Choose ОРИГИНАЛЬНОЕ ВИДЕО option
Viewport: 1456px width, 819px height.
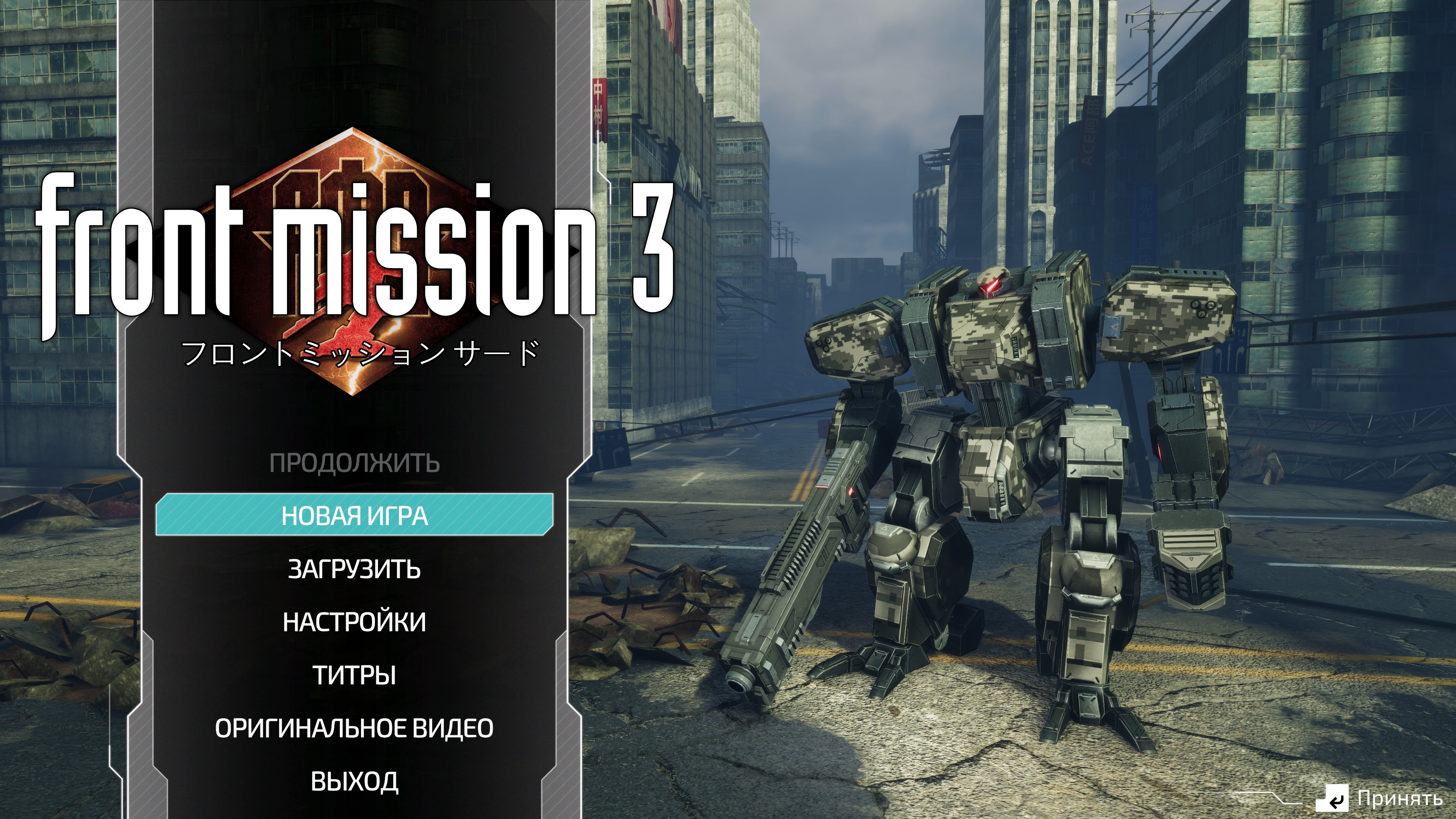(355, 728)
